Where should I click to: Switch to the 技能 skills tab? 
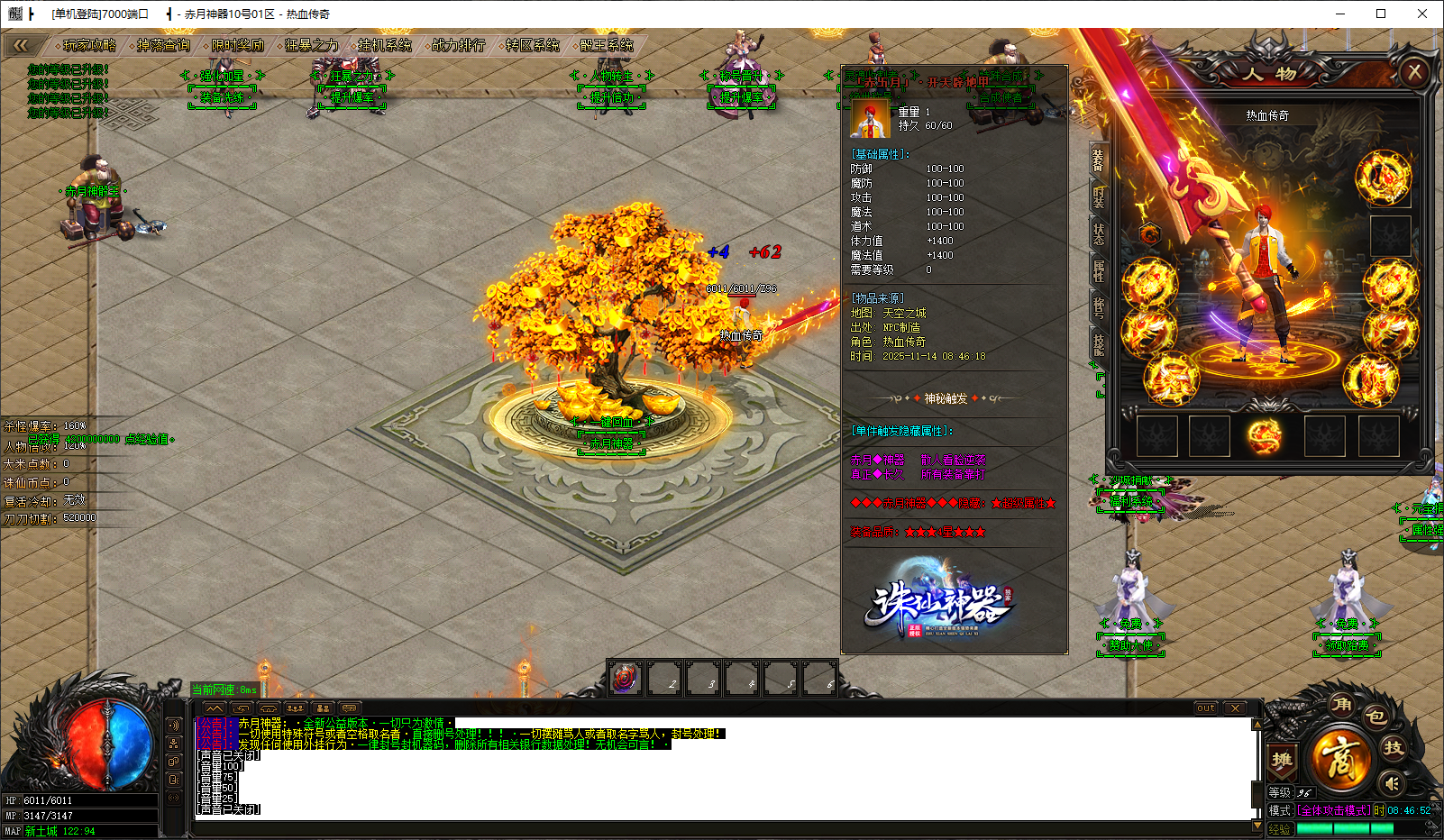1098,343
